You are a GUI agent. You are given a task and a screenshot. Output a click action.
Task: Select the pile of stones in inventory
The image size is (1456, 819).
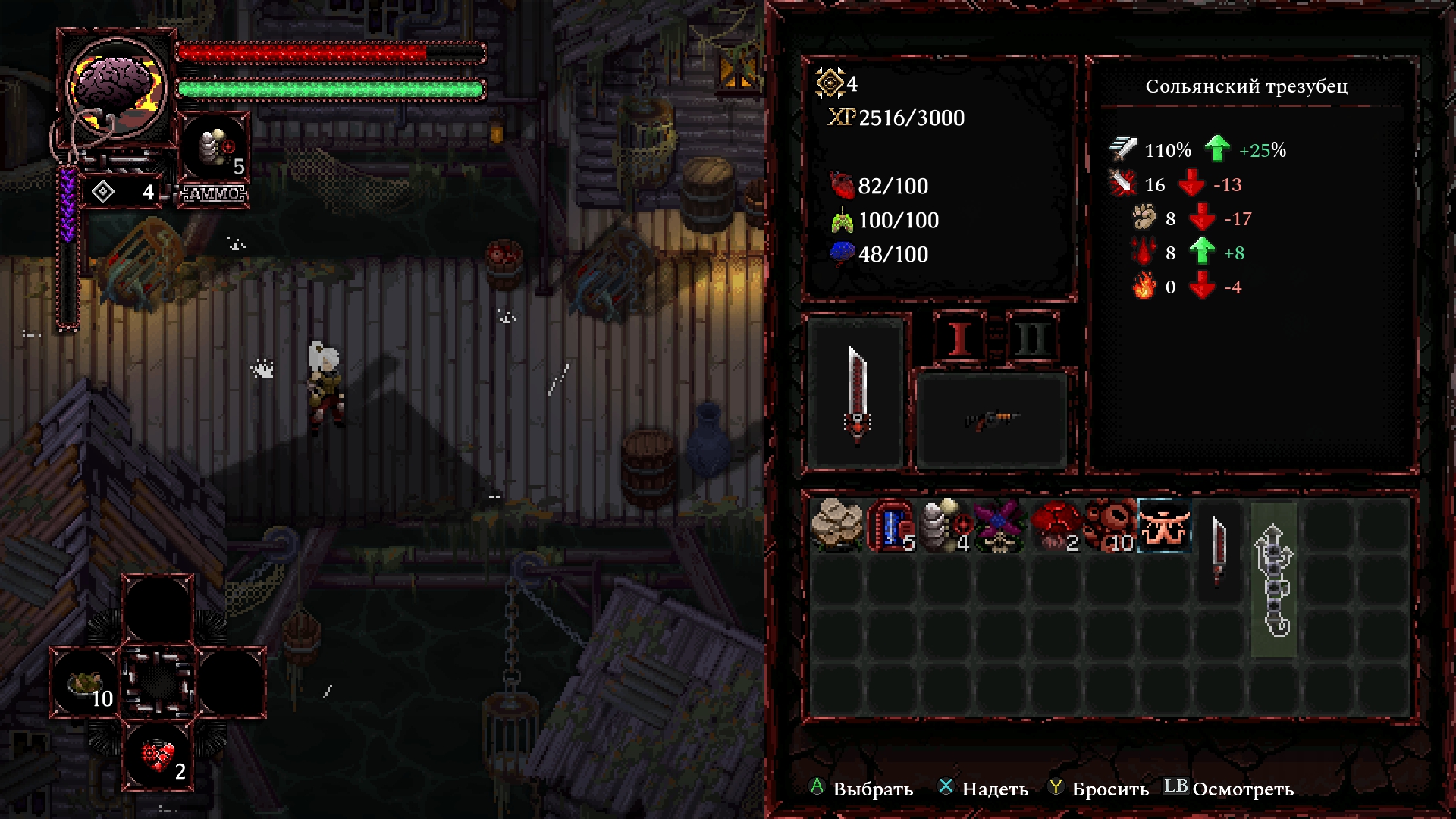836,525
